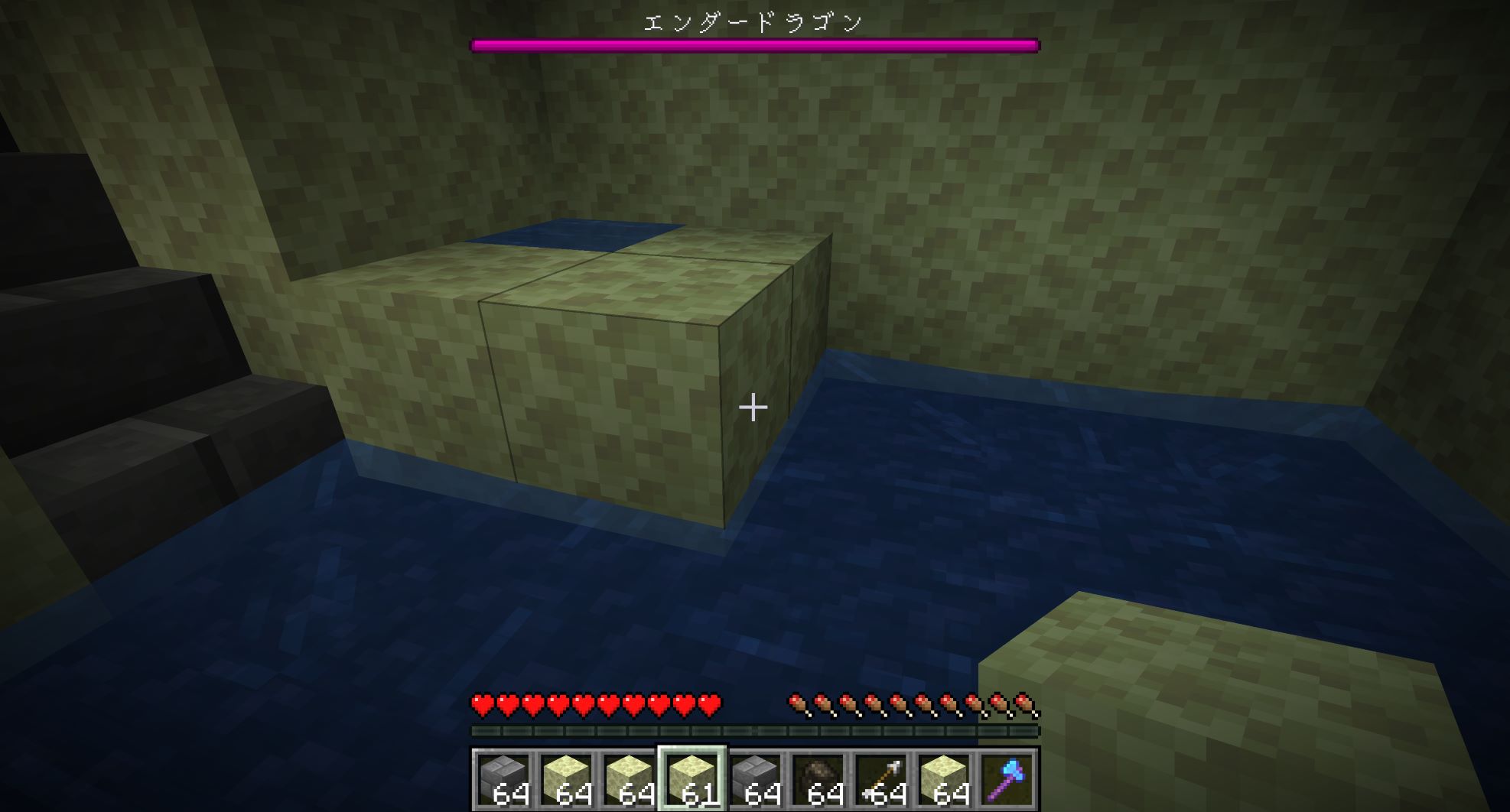The height and width of the screenshot is (812, 1510).
Task: Choose the enchanted diamond axe slot
Action: pyautogui.click(x=1007, y=779)
